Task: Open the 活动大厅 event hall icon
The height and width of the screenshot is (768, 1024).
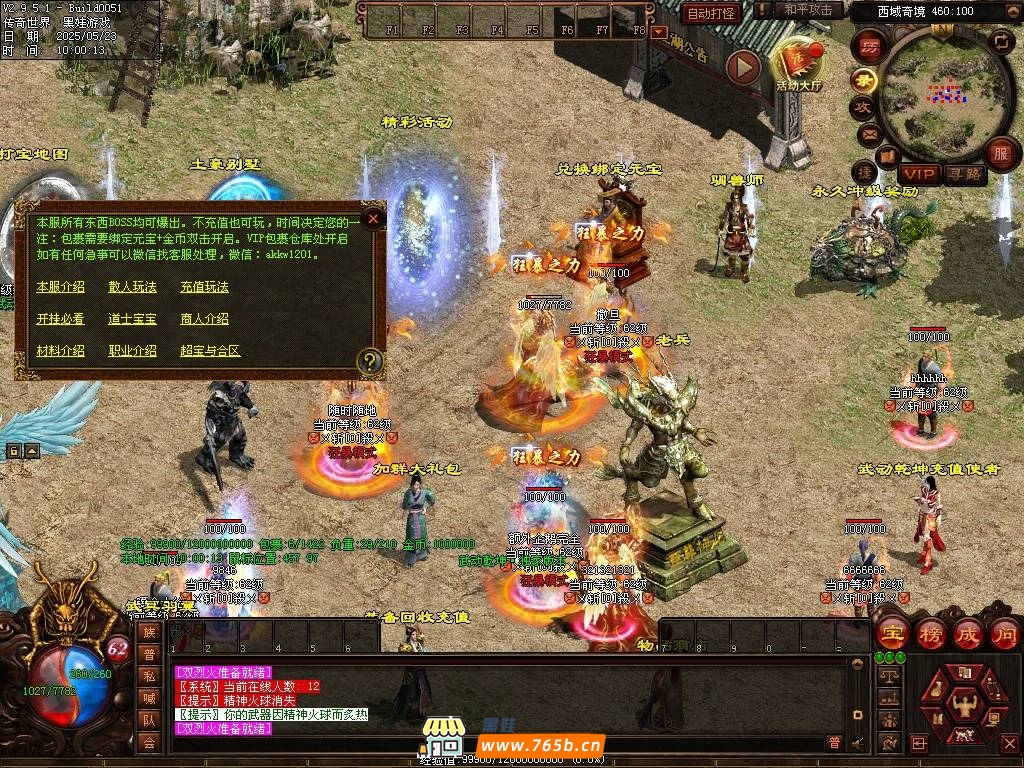Action: [x=797, y=62]
